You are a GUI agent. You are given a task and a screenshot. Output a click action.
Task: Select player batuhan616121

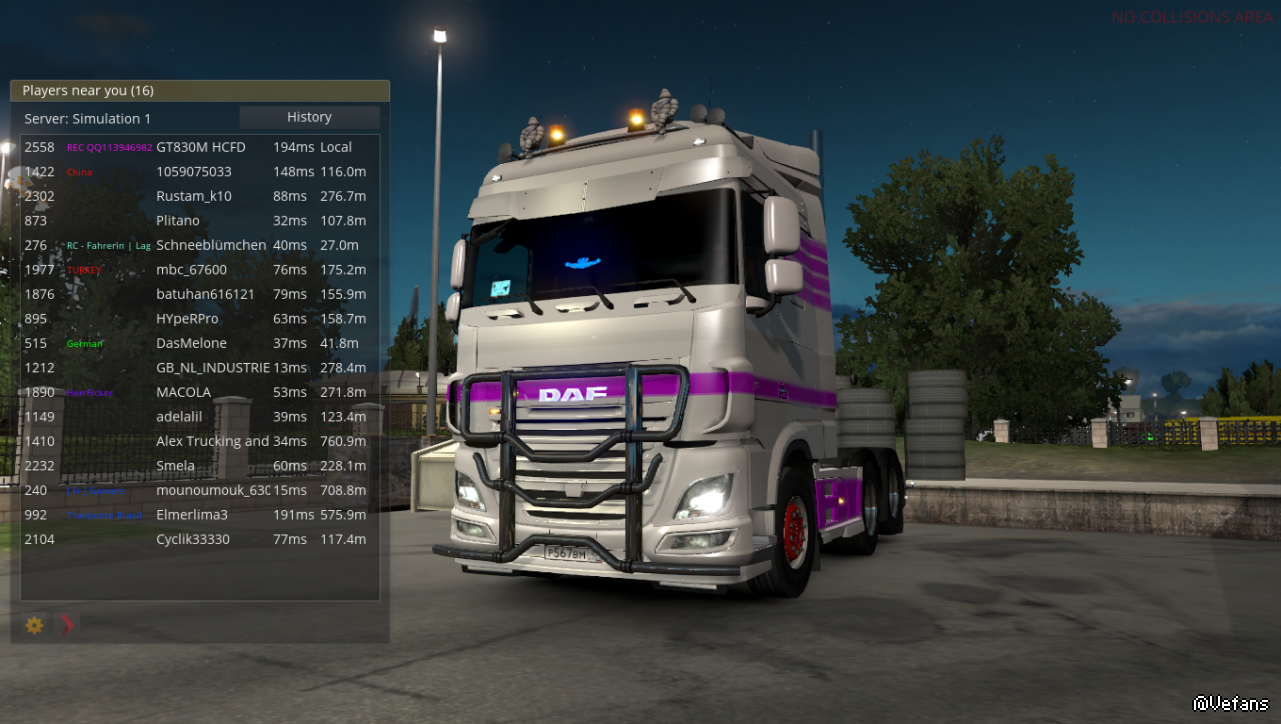[205, 294]
